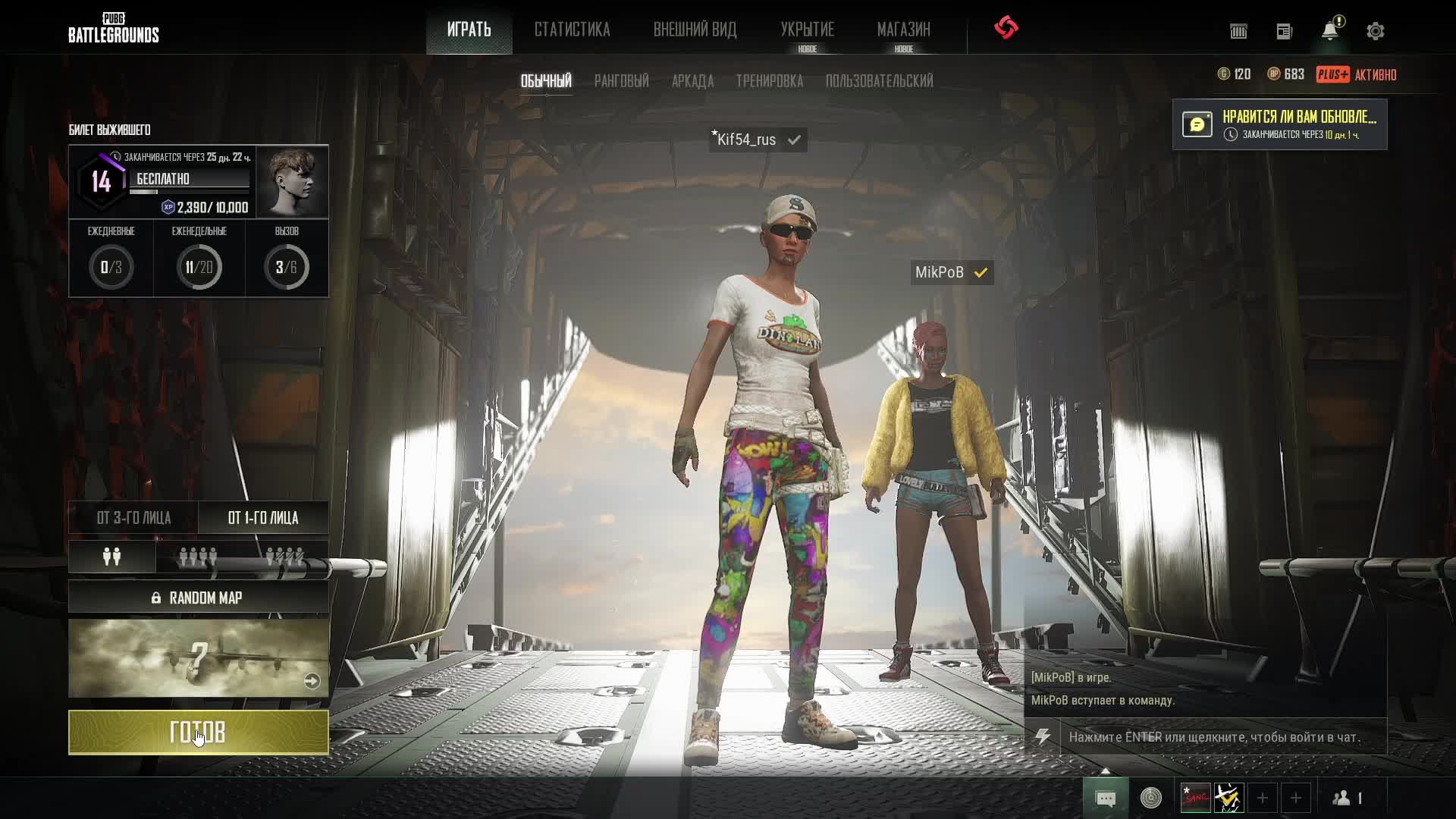Open the news icon in the top bar
The height and width of the screenshot is (819, 1456).
pos(1285,31)
